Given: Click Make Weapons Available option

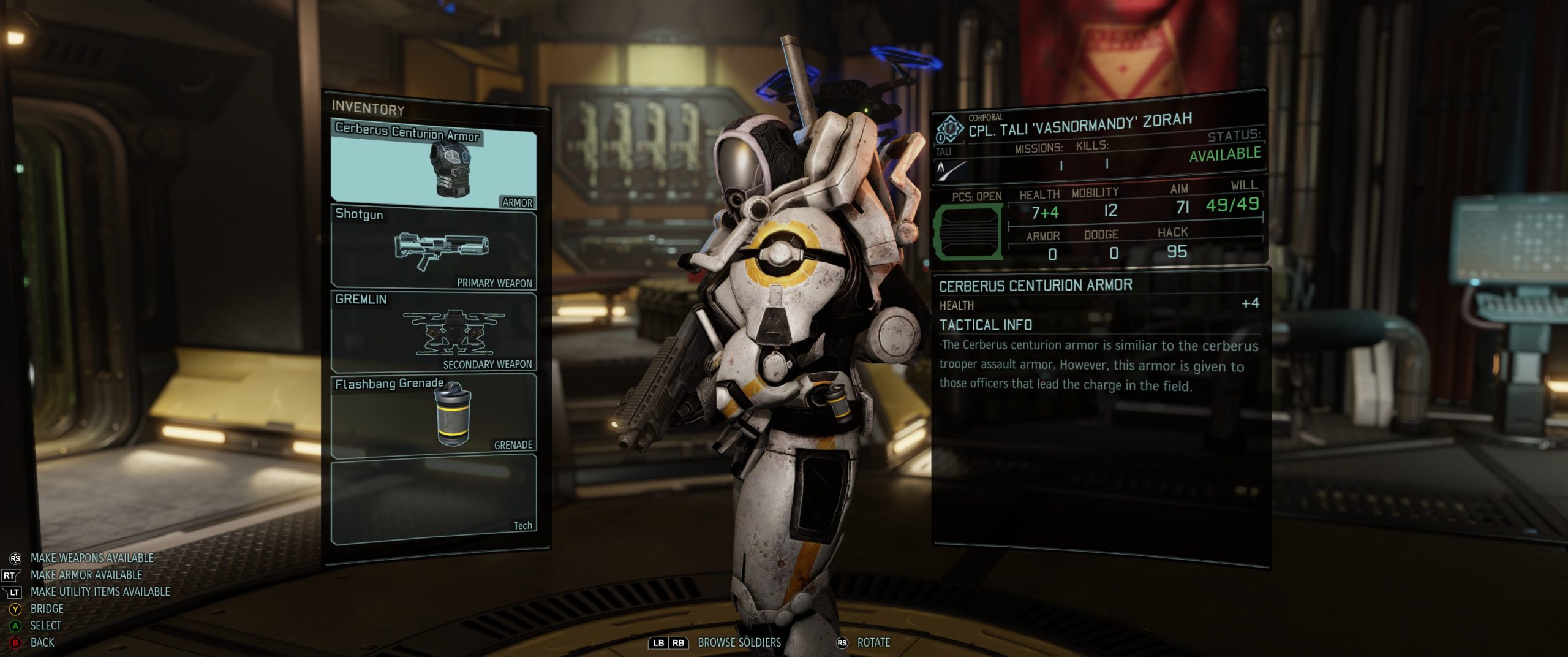Looking at the screenshot, I should click(x=92, y=558).
